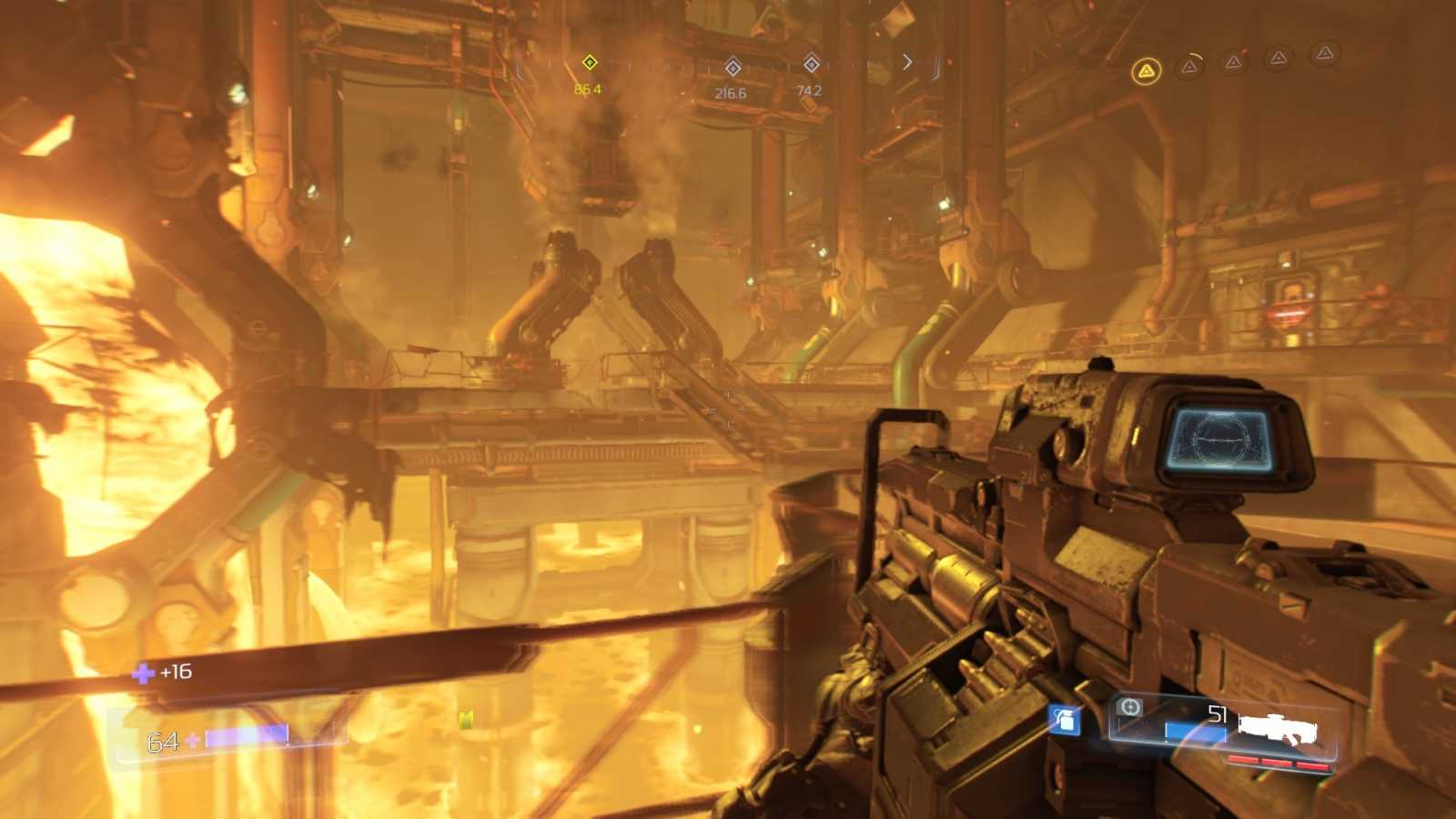Toggle the scope weapon mod icon
The height and width of the screenshot is (819, 1456).
(x=1129, y=707)
